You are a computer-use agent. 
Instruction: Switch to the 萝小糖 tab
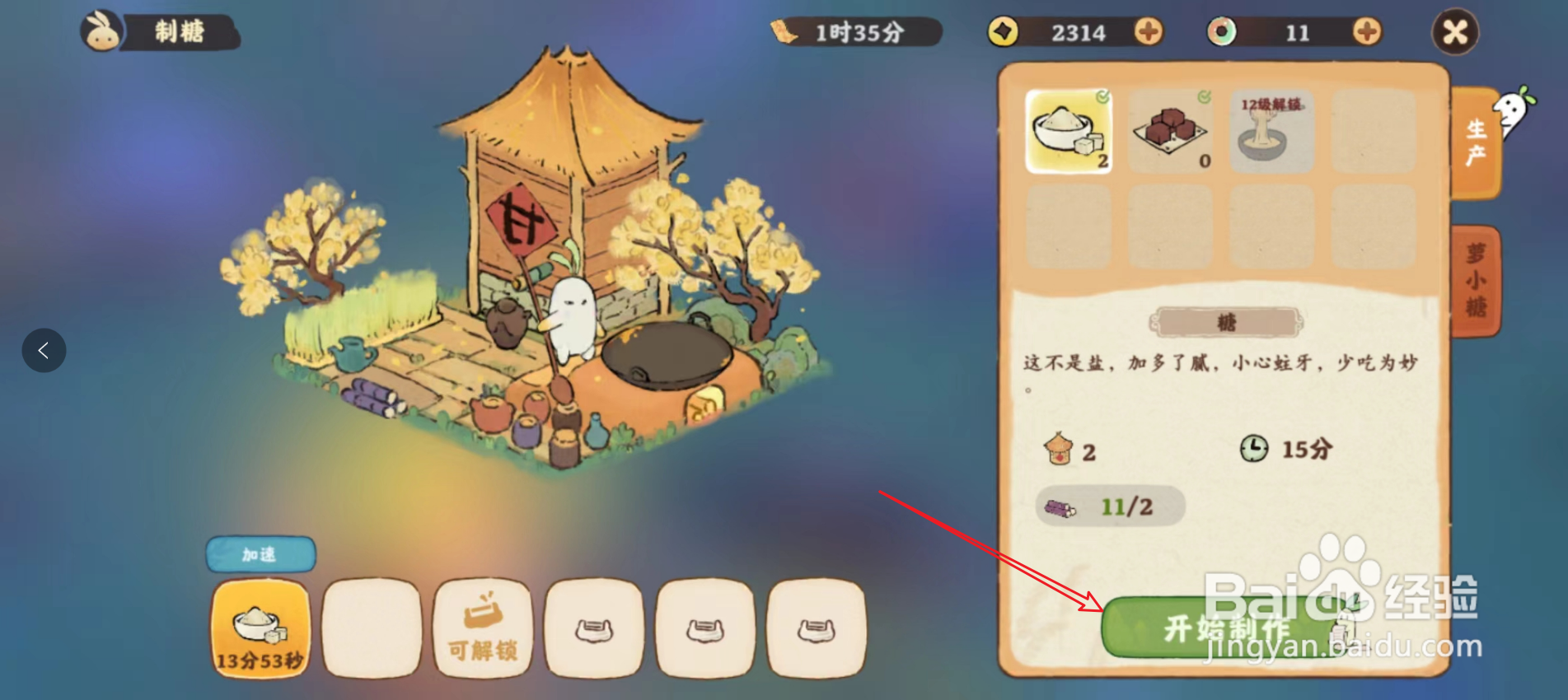(1477, 280)
